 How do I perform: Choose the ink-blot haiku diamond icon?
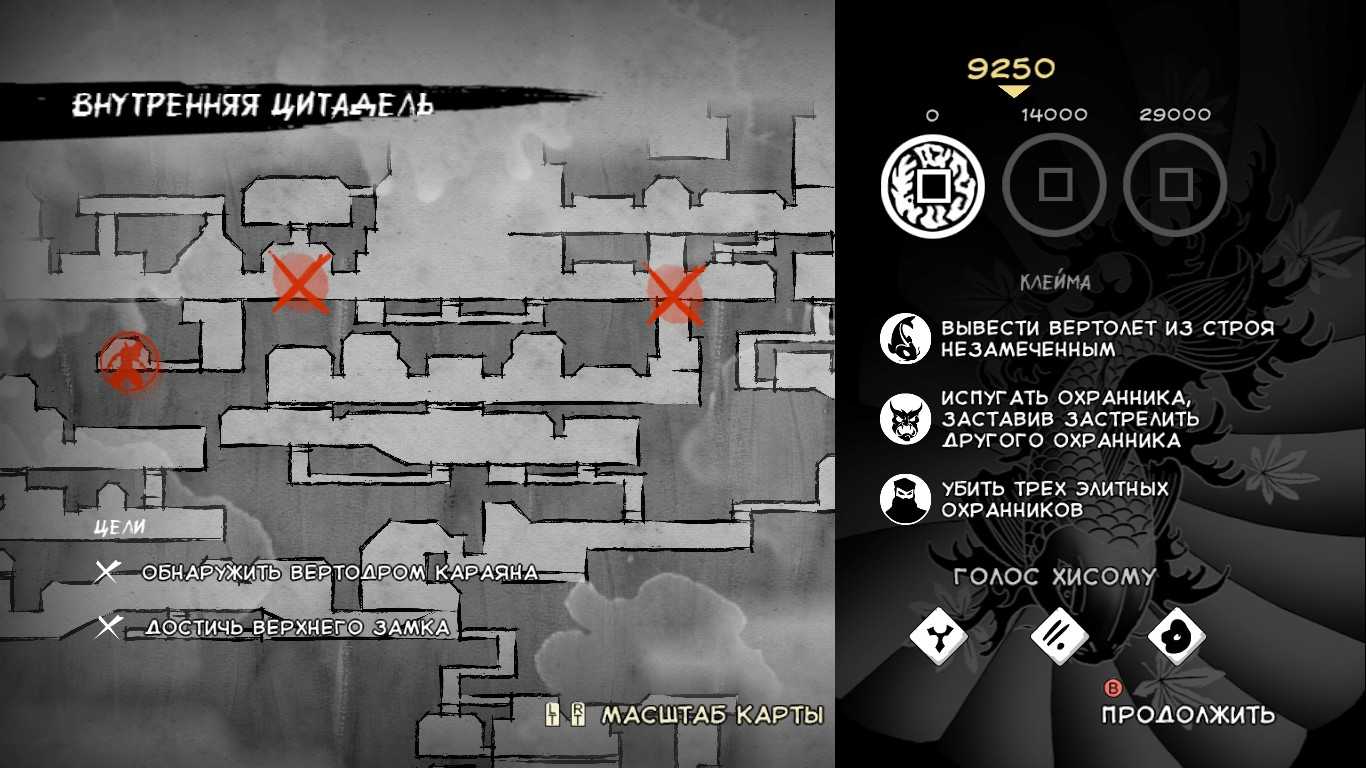click(x=1176, y=634)
